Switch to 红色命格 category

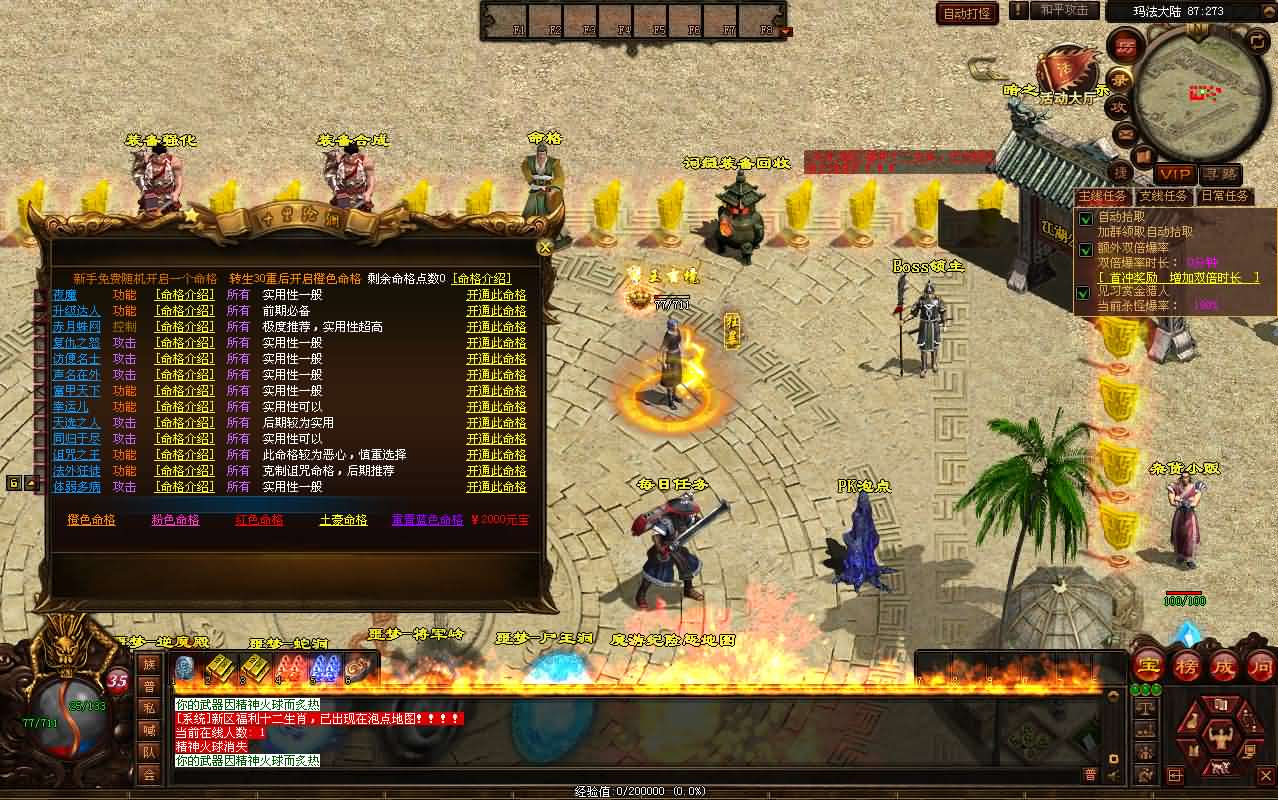(x=259, y=520)
